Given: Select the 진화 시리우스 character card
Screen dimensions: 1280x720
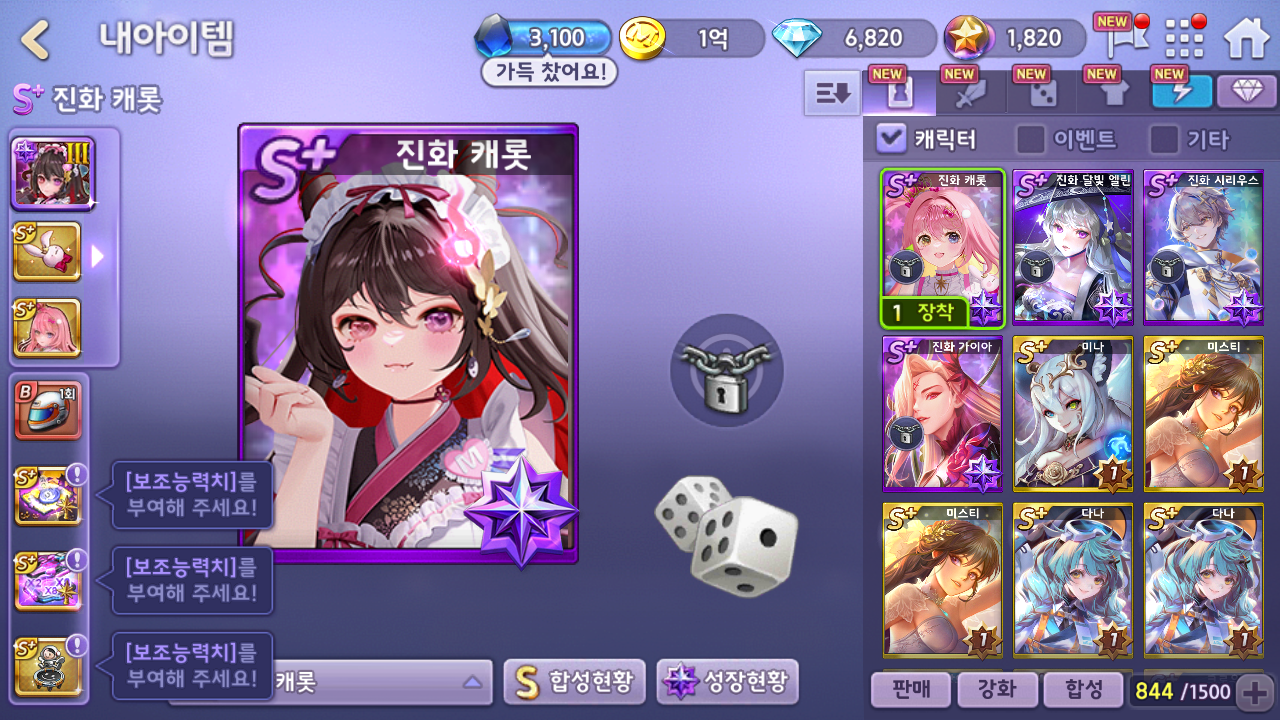Looking at the screenshot, I should click(x=1203, y=247).
